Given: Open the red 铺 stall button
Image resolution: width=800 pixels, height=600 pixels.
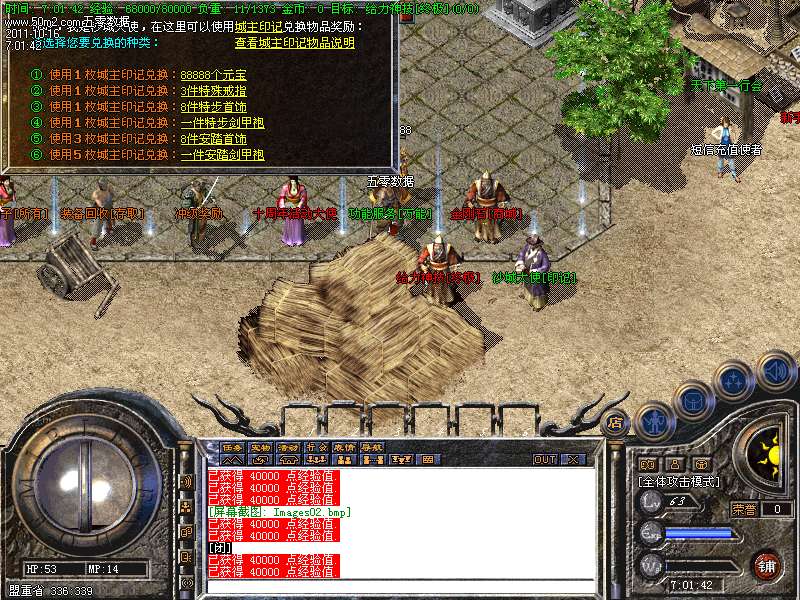Looking at the screenshot, I should pos(768,565).
